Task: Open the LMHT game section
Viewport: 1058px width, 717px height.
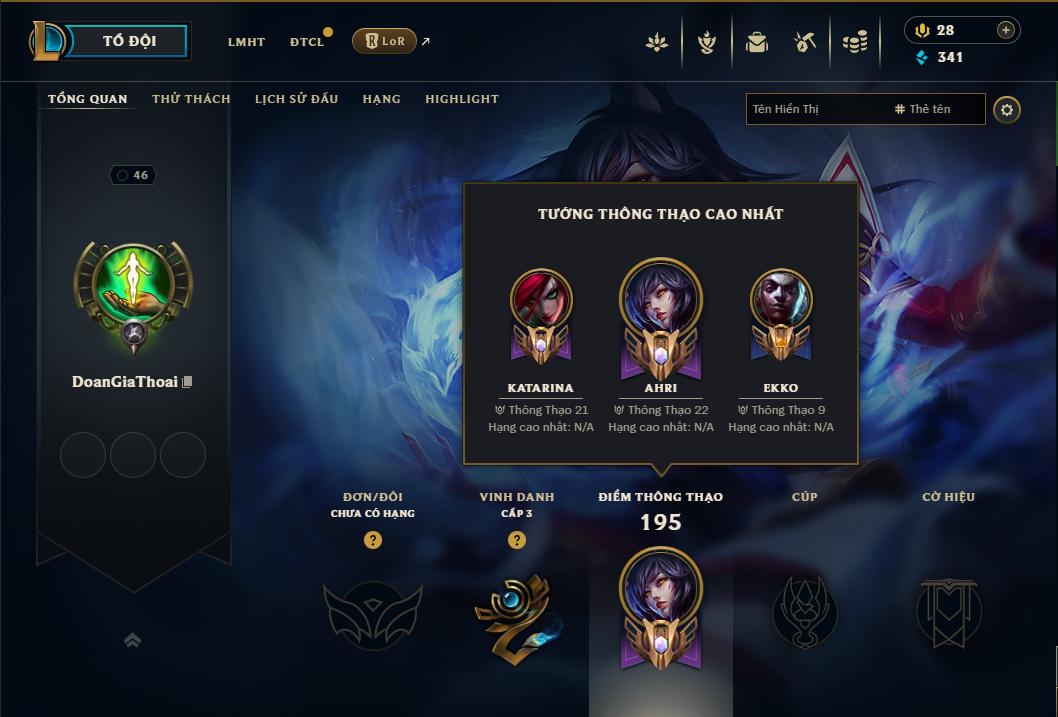Action: [246, 42]
